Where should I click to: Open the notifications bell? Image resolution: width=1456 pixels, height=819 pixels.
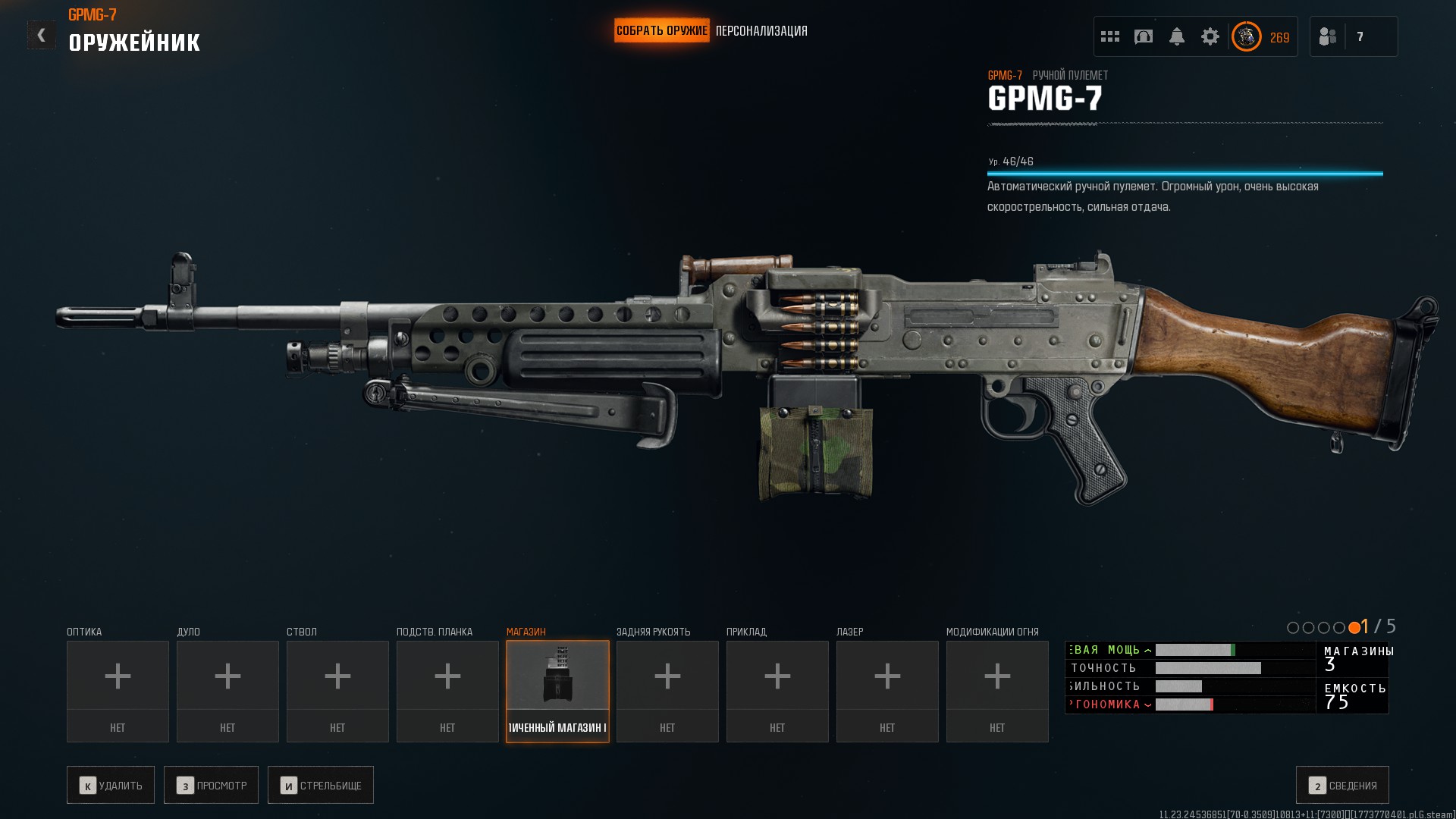pos(1177,36)
